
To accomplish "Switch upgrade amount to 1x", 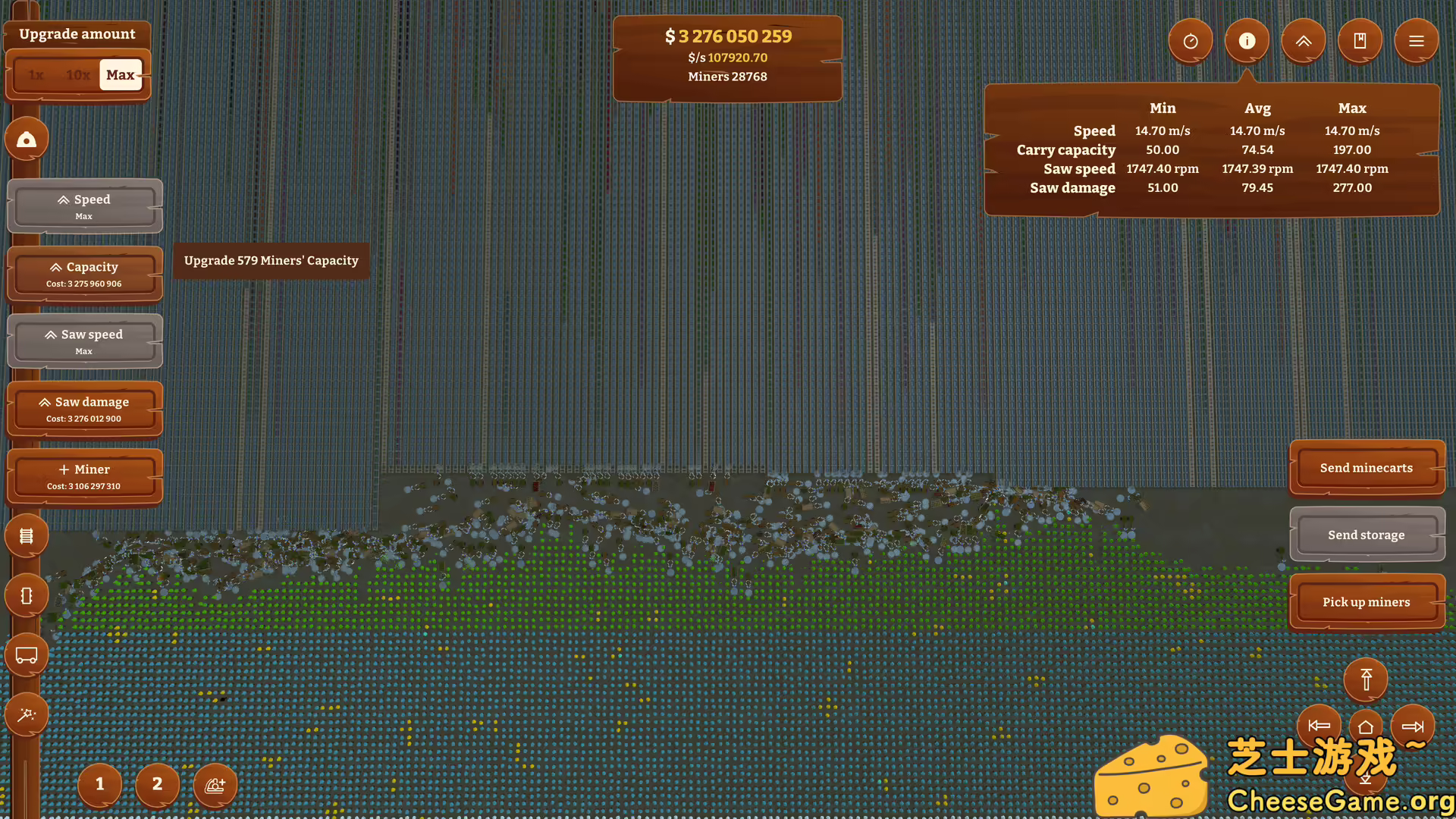I will click(34, 74).
